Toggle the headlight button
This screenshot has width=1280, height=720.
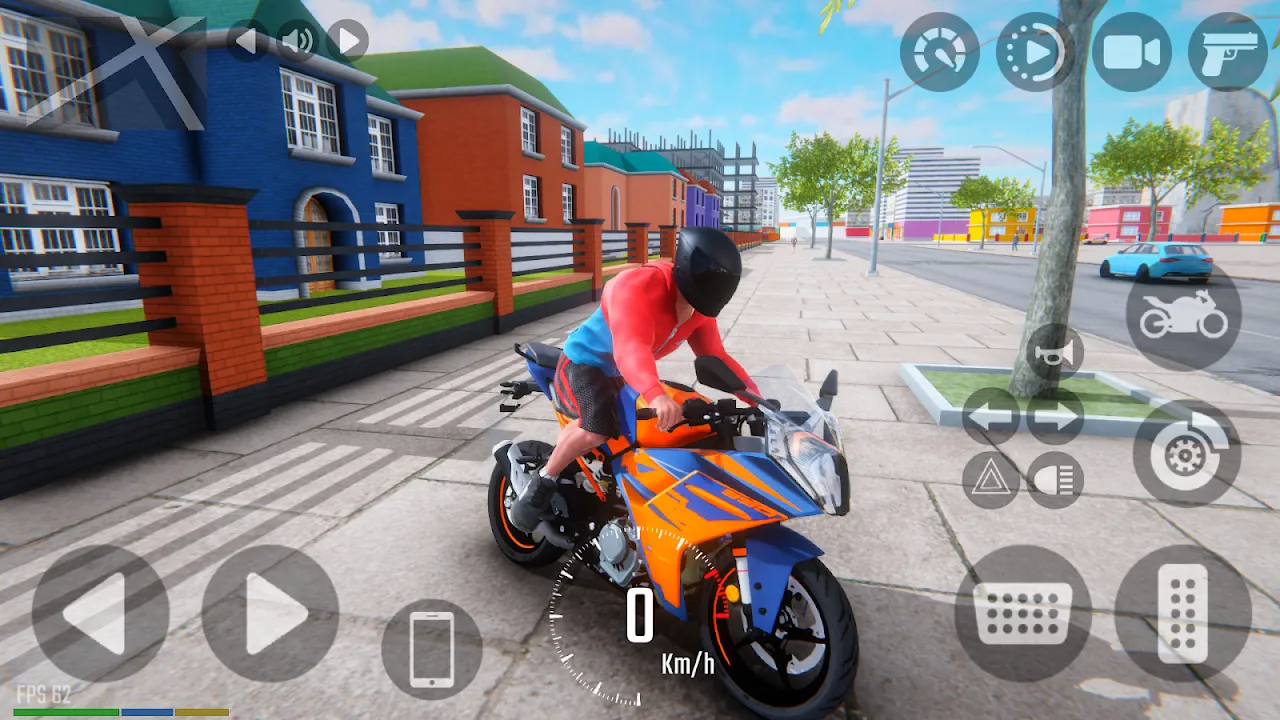(x=1055, y=480)
